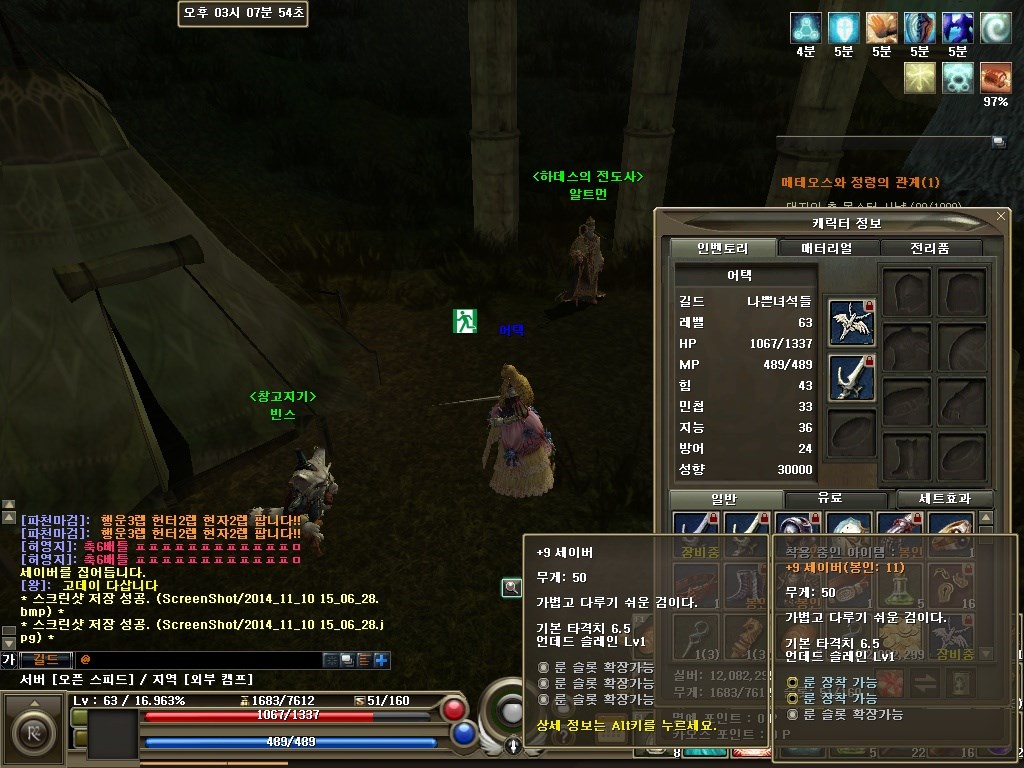
Task: Click the blue plus chat button
Action: (381, 660)
